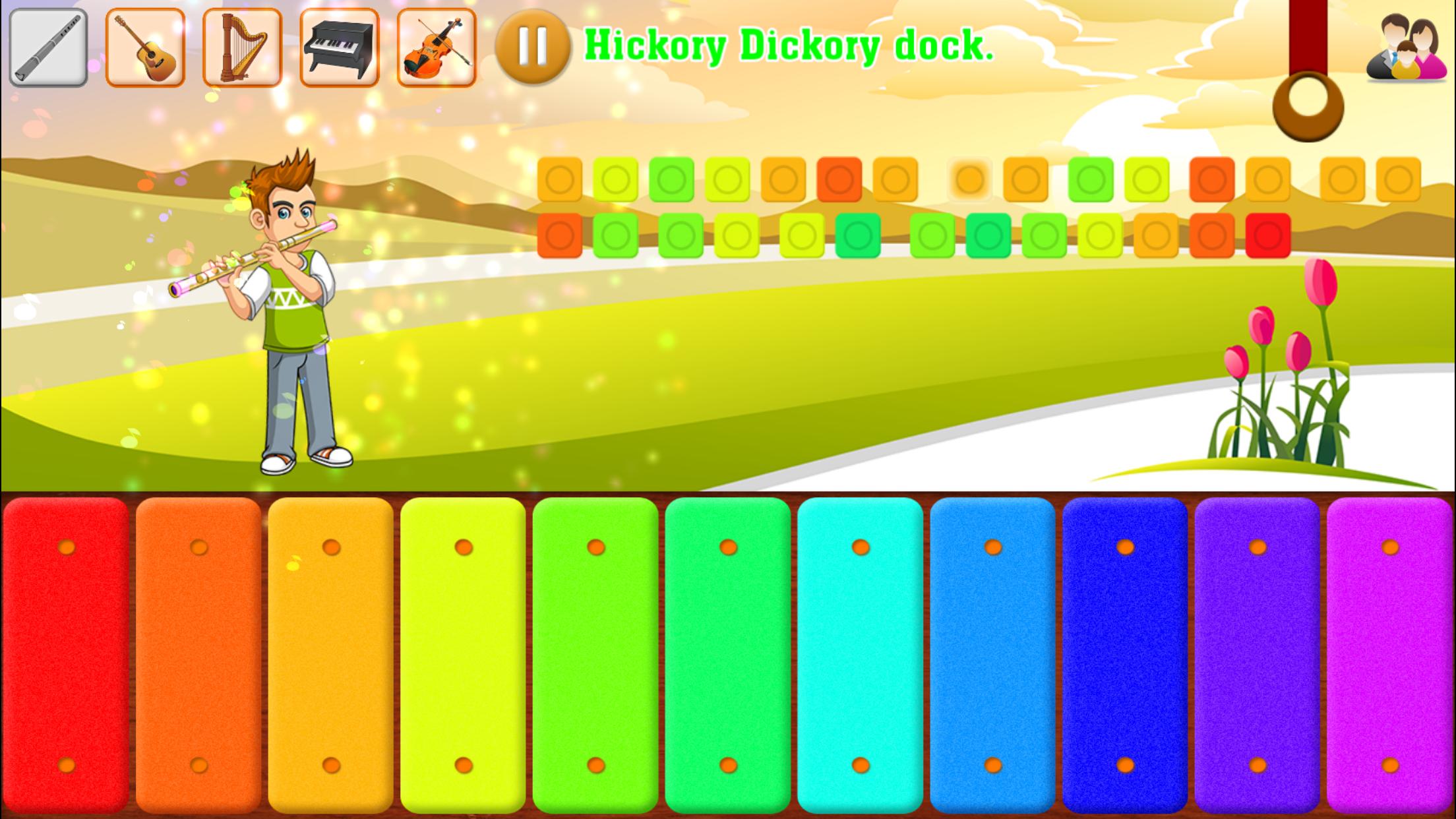Click the song title text

click(789, 45)
